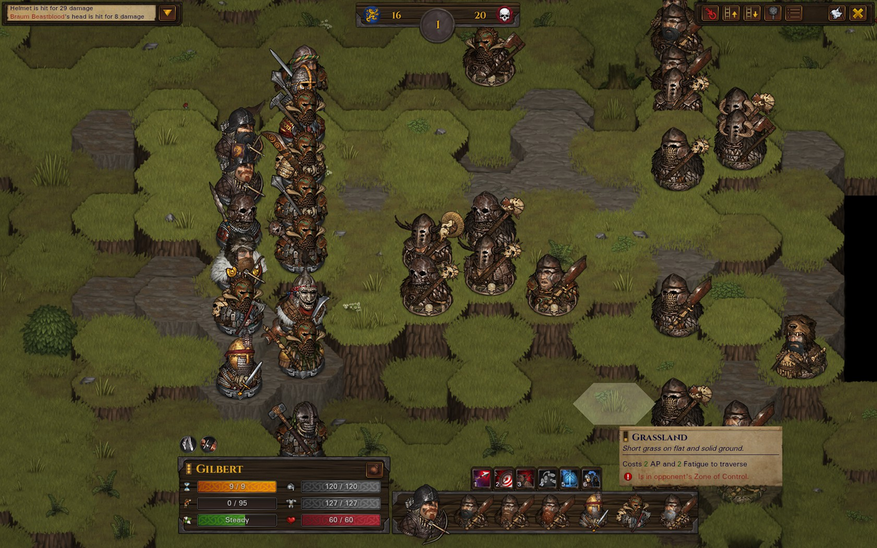The height and width of the screenshot is (548, 877).
Task: Use the grey footsteps skill icon
Action: click(x=548, y=479)
